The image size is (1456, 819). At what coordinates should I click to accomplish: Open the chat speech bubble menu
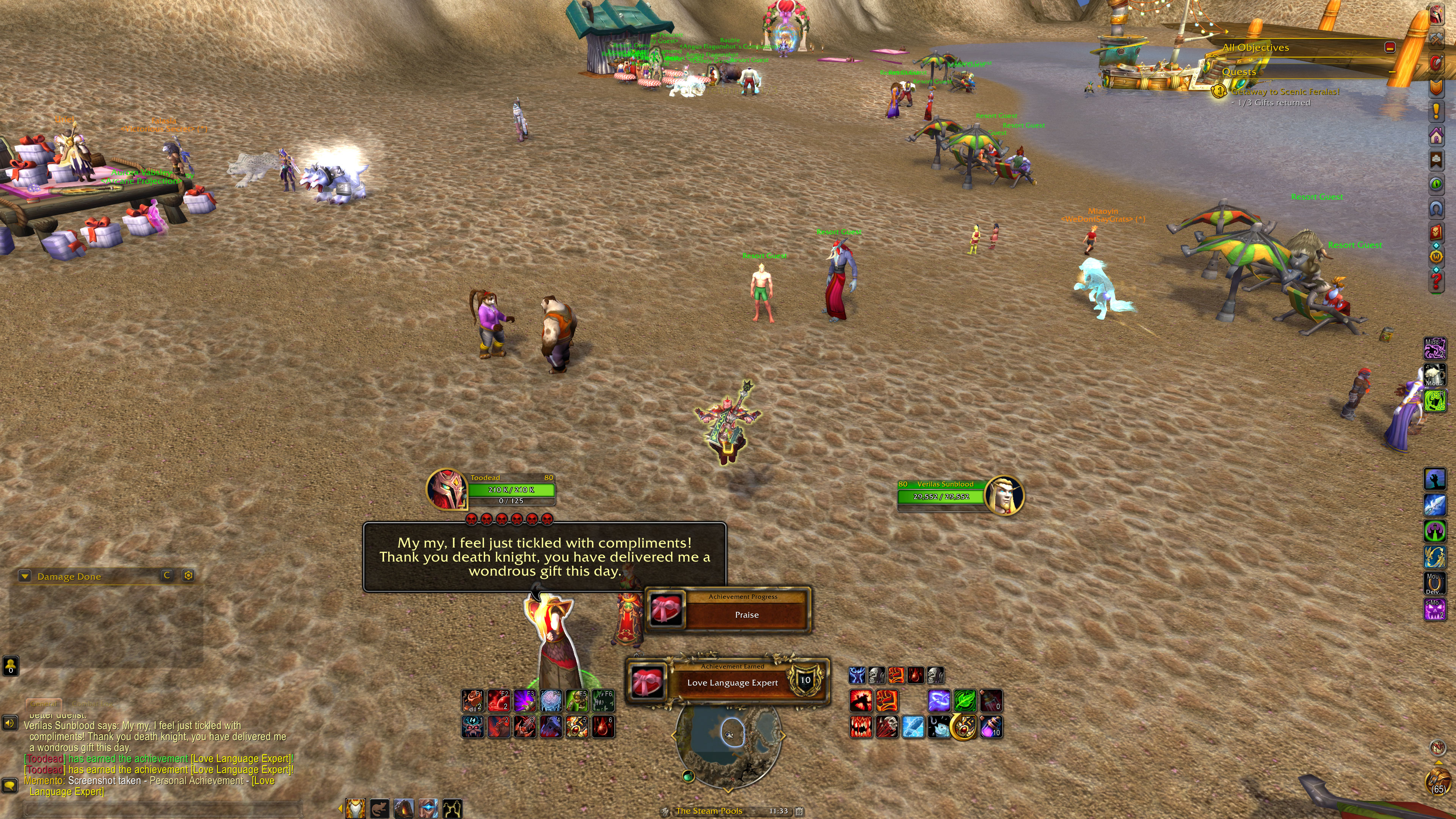[9, 785]
